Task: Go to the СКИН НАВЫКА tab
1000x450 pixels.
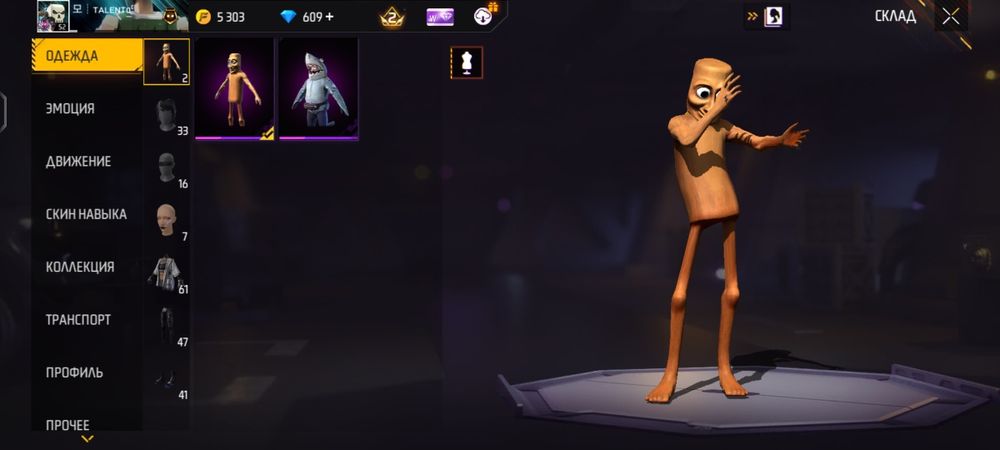Action: tap(86, 214)
